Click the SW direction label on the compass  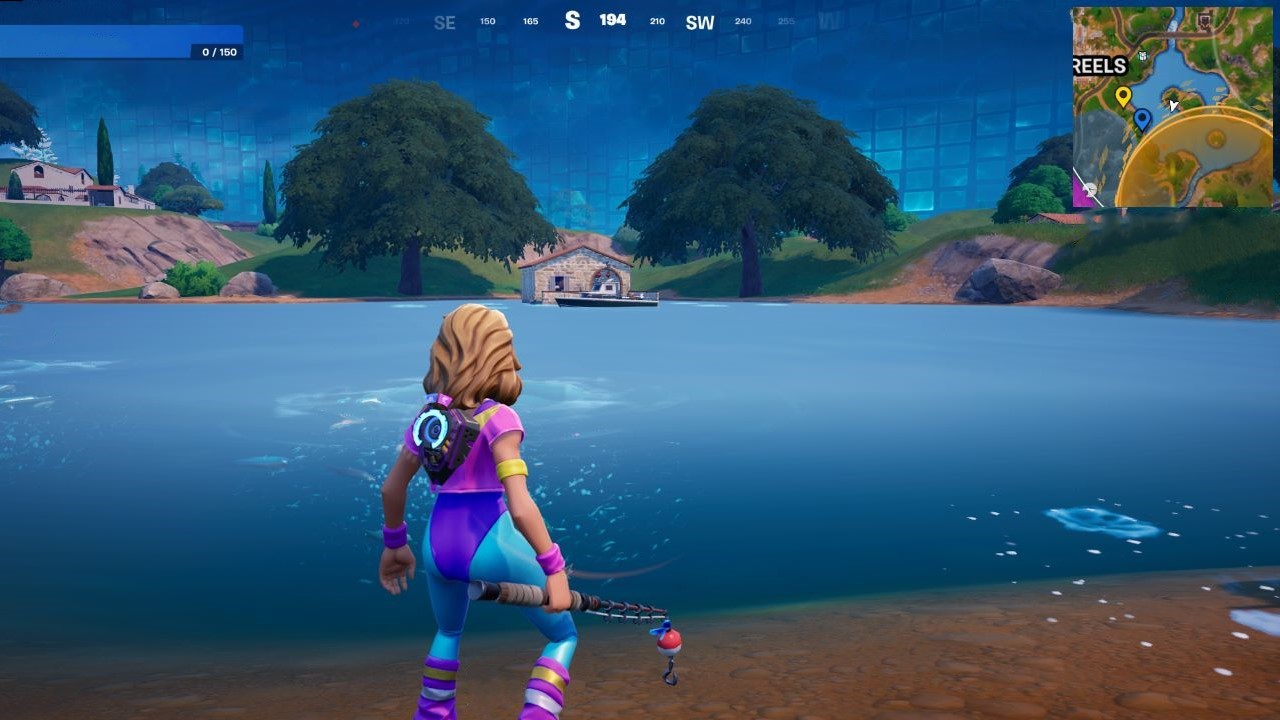tap(699, 23)
